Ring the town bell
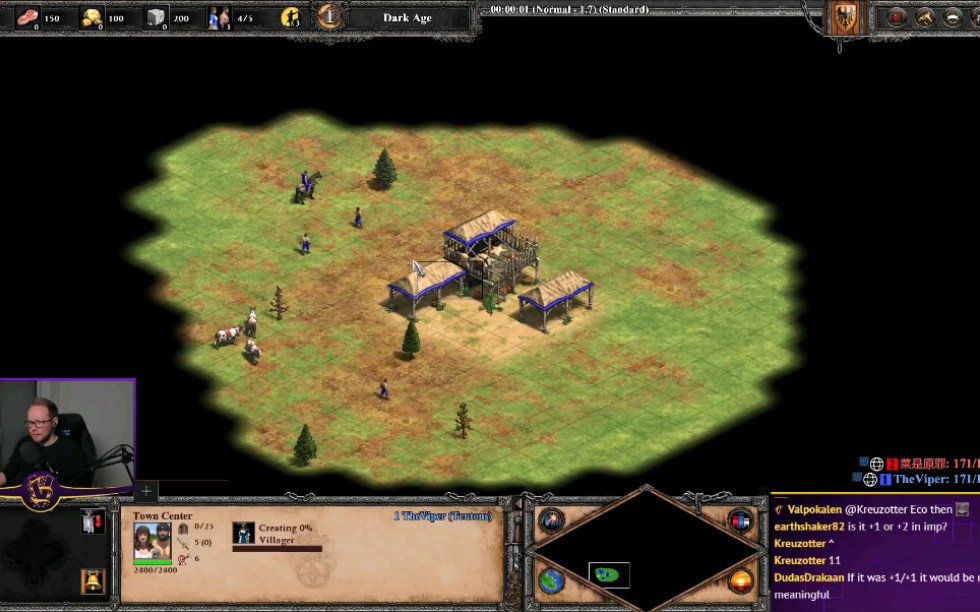 (92, 579)
